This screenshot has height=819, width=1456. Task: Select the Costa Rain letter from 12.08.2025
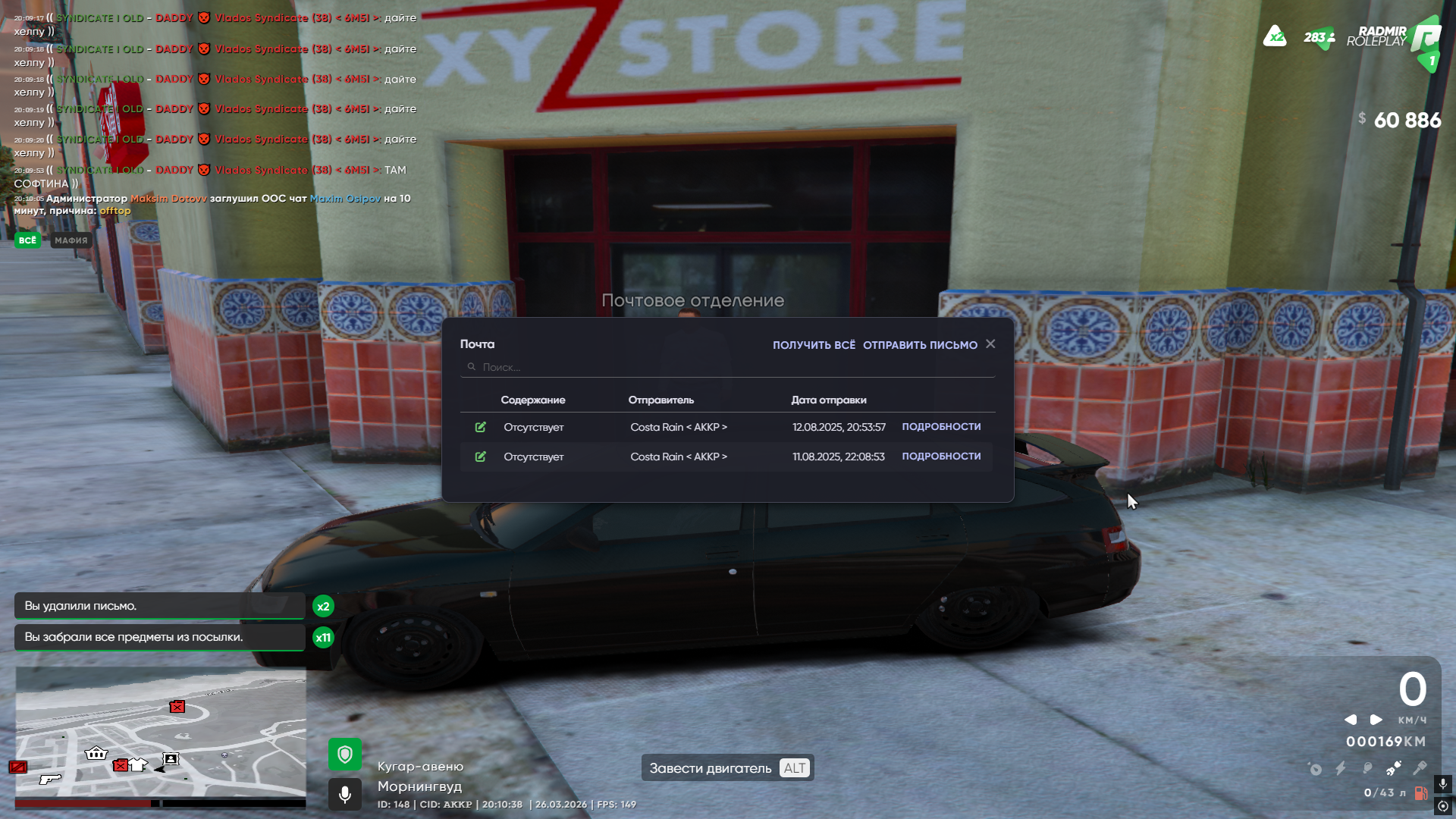678,428
